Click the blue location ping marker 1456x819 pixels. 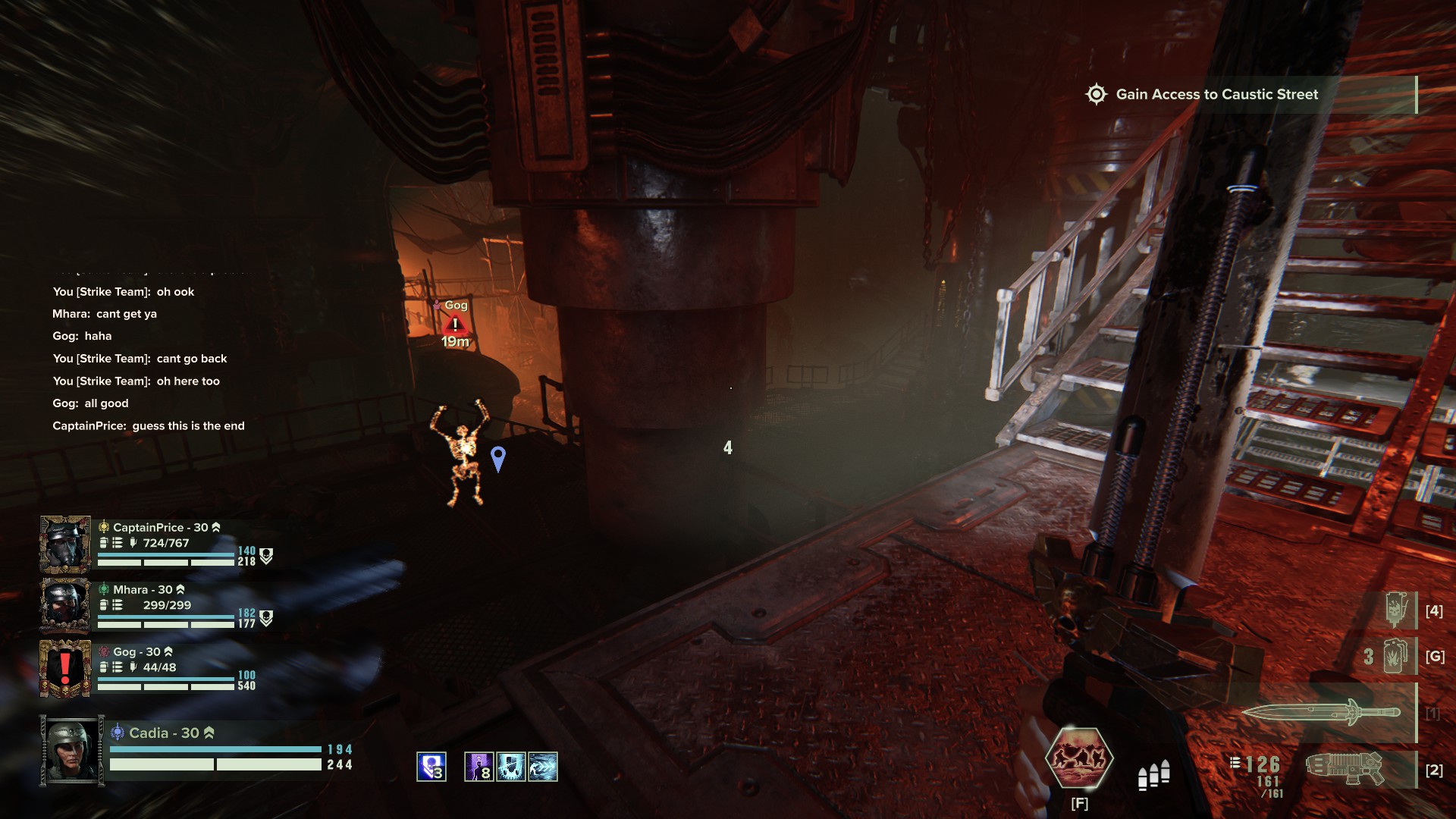coord(498,458)
